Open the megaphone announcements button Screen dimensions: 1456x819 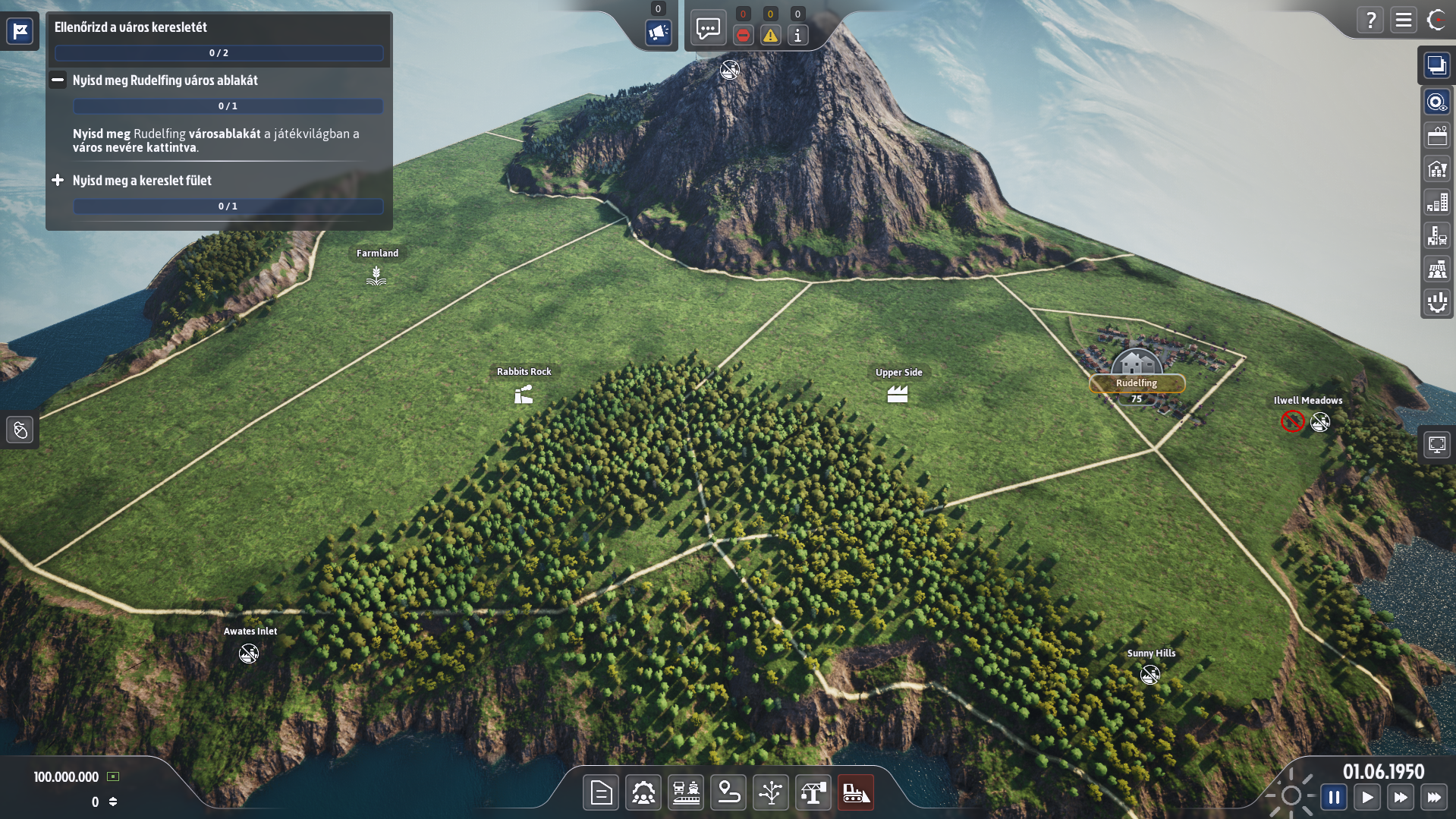point(658,32)
